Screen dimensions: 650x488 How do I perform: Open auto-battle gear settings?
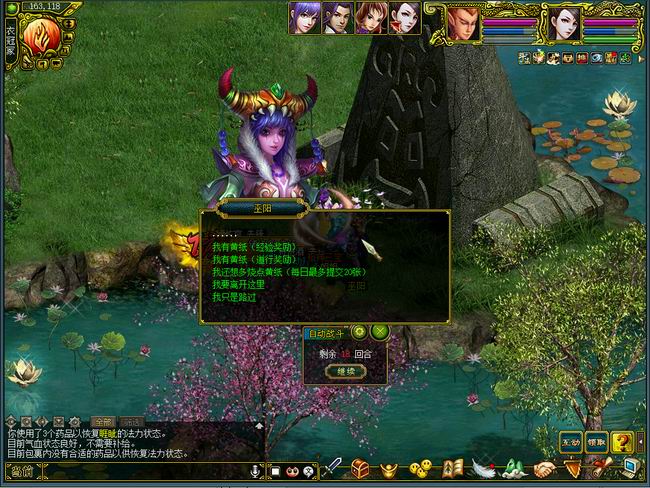point(359,331)
